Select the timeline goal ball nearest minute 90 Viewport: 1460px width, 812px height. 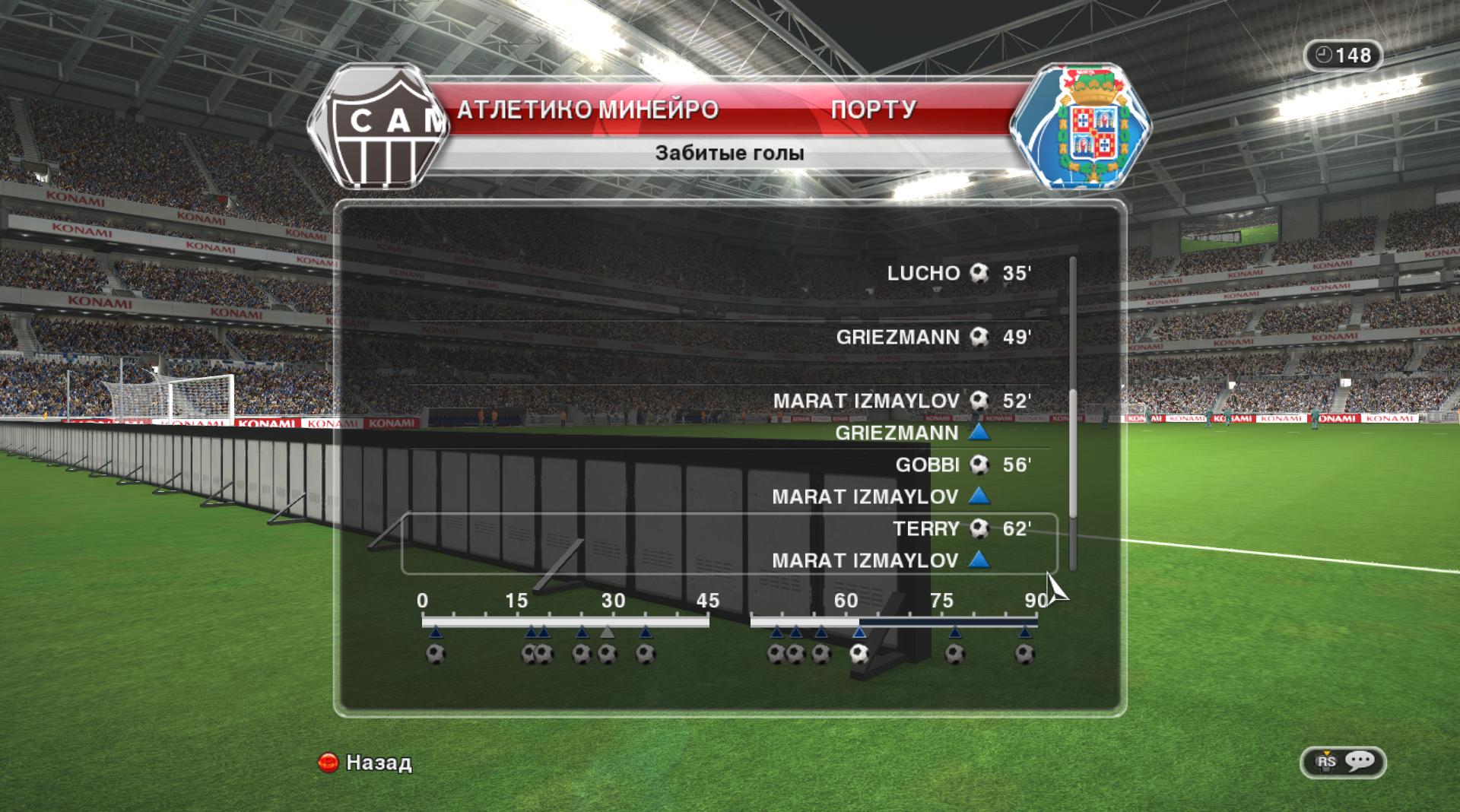(x=1025, y=654)
